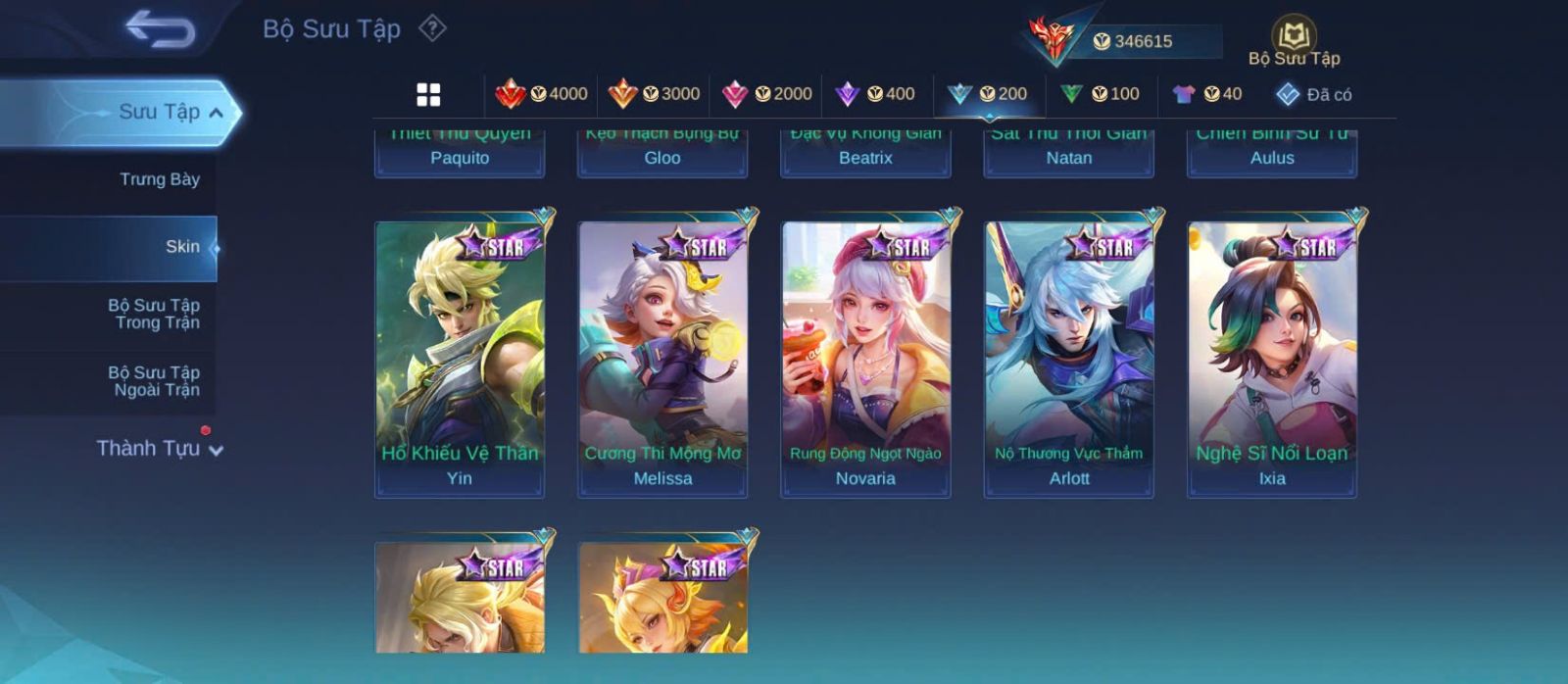Open Bộ Sưu Tập Trong Trận
1568x684 pixels.
pyautogui.click(x=154, y=314)
